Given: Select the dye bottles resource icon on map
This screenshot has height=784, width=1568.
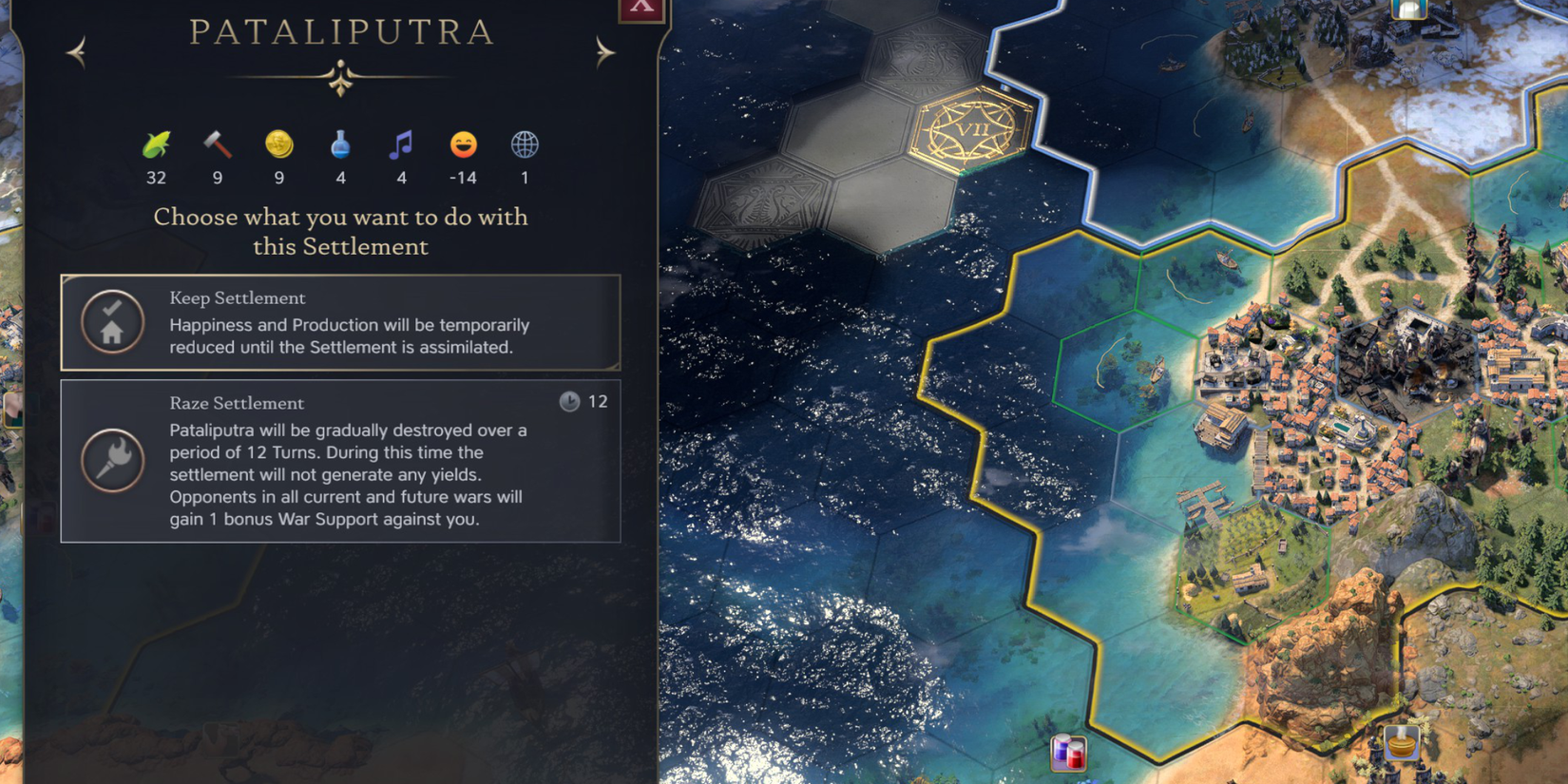Looking at the screenshot, I should click(1068, 750).
